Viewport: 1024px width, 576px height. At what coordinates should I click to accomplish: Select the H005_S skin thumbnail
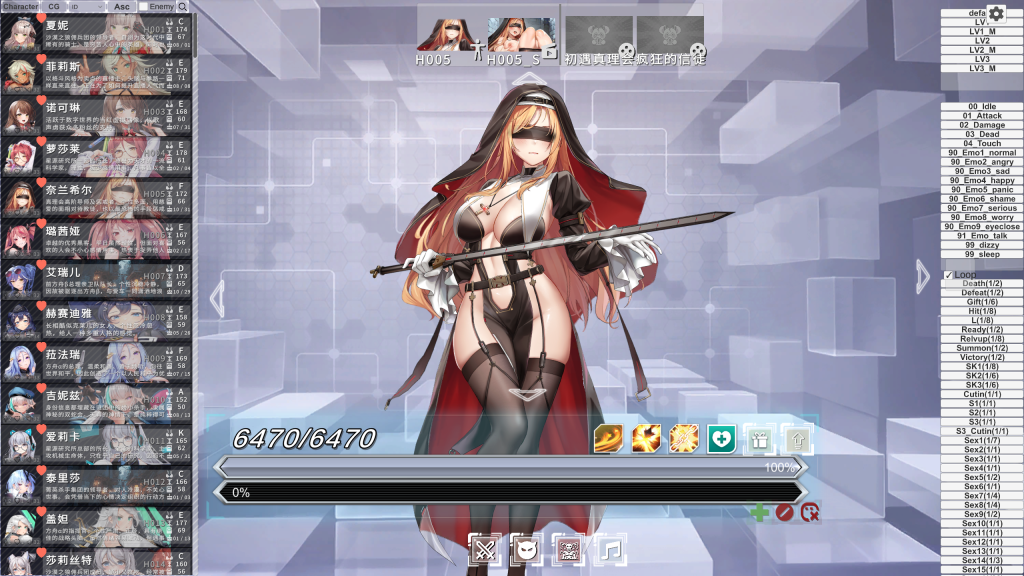coord(521,34)
